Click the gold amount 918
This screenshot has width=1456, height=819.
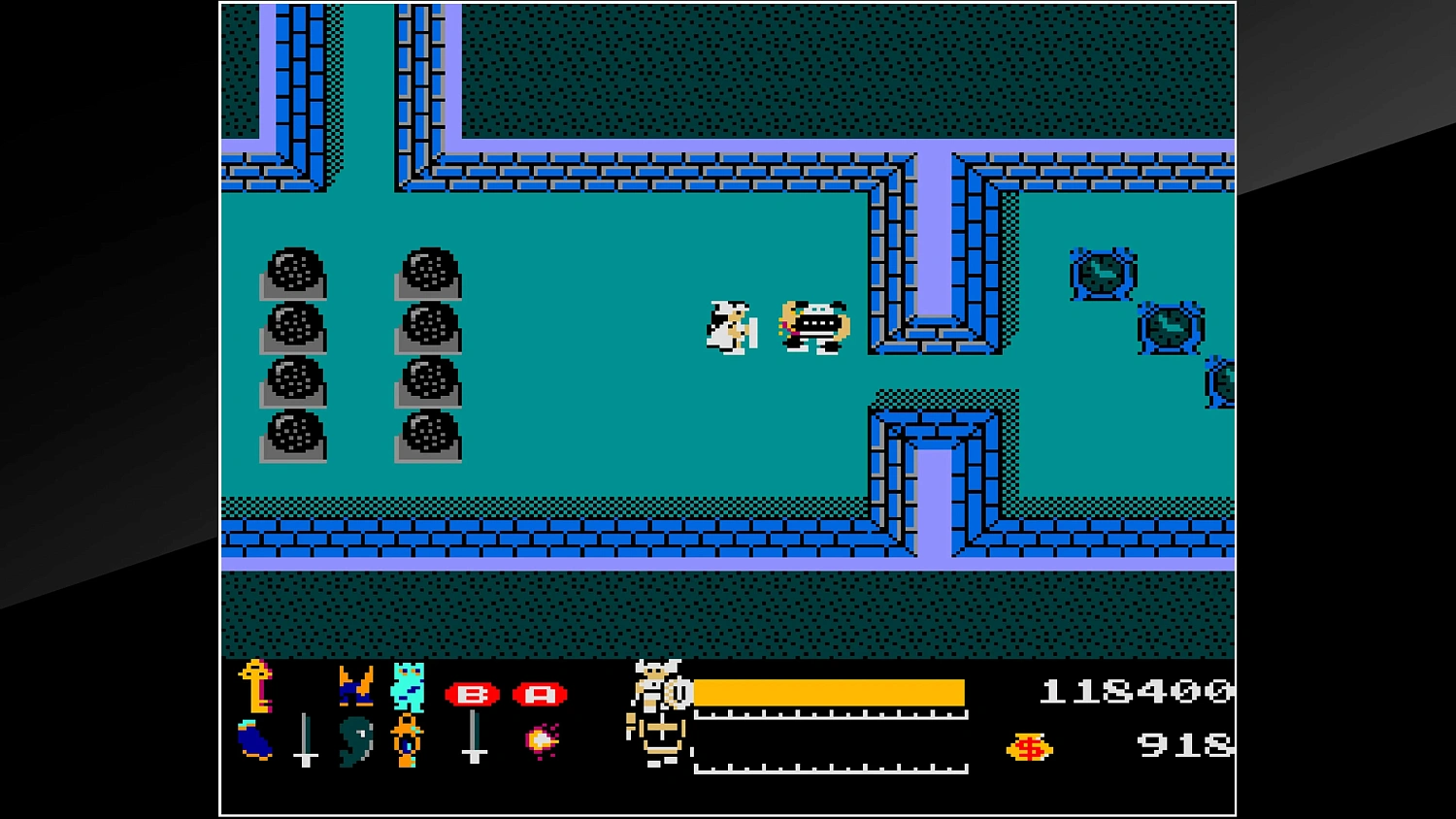[1182, 745]
